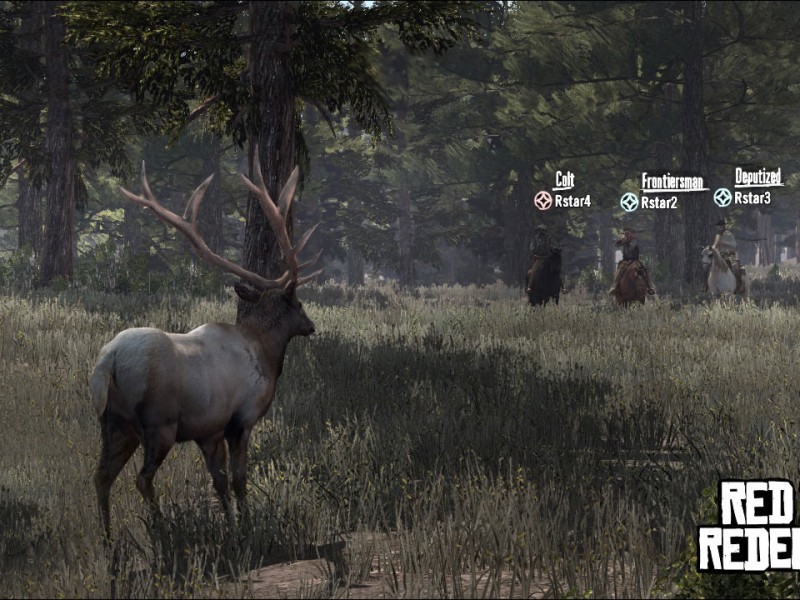Select the Rstar3 player name tag
Image resolution: width=800 pixels, height=600 pixels.
pos(752,198)
